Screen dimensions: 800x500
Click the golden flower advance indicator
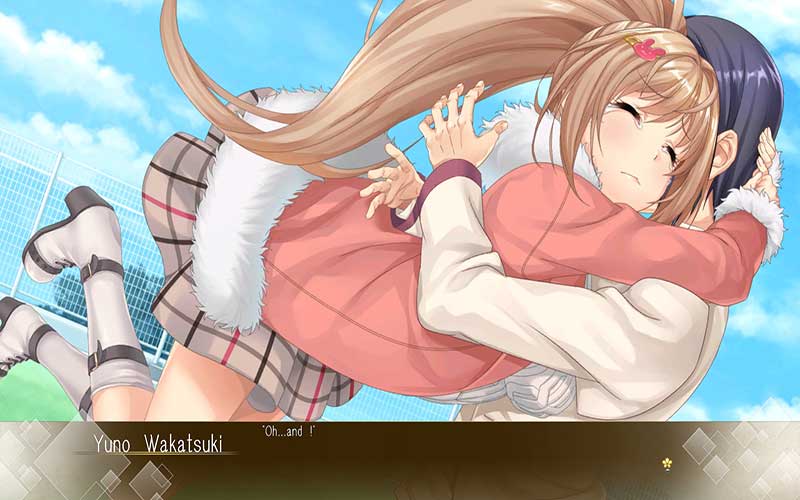click(x=666, y=464)
